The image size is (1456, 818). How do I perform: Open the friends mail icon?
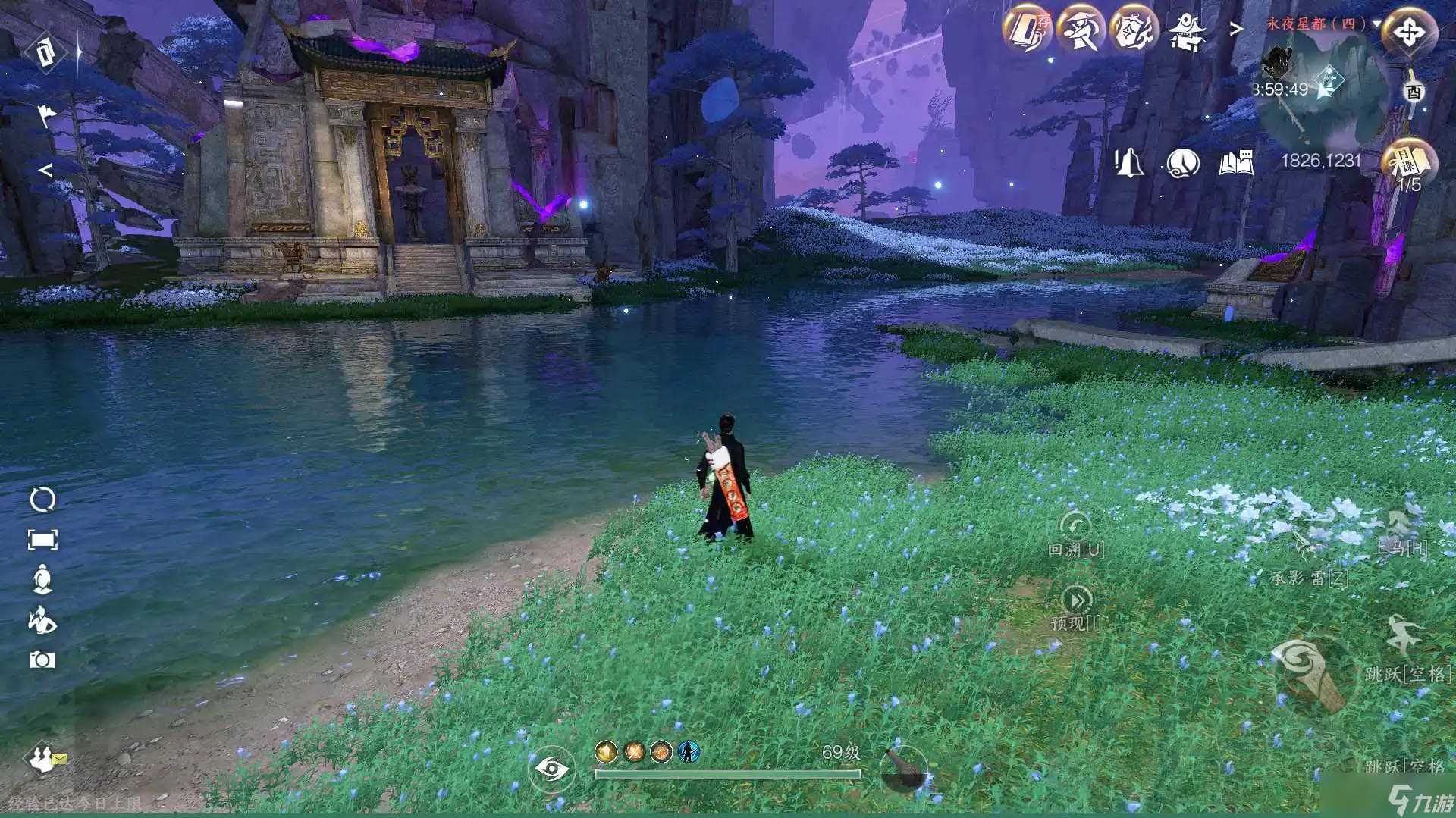tap(45, 758)
